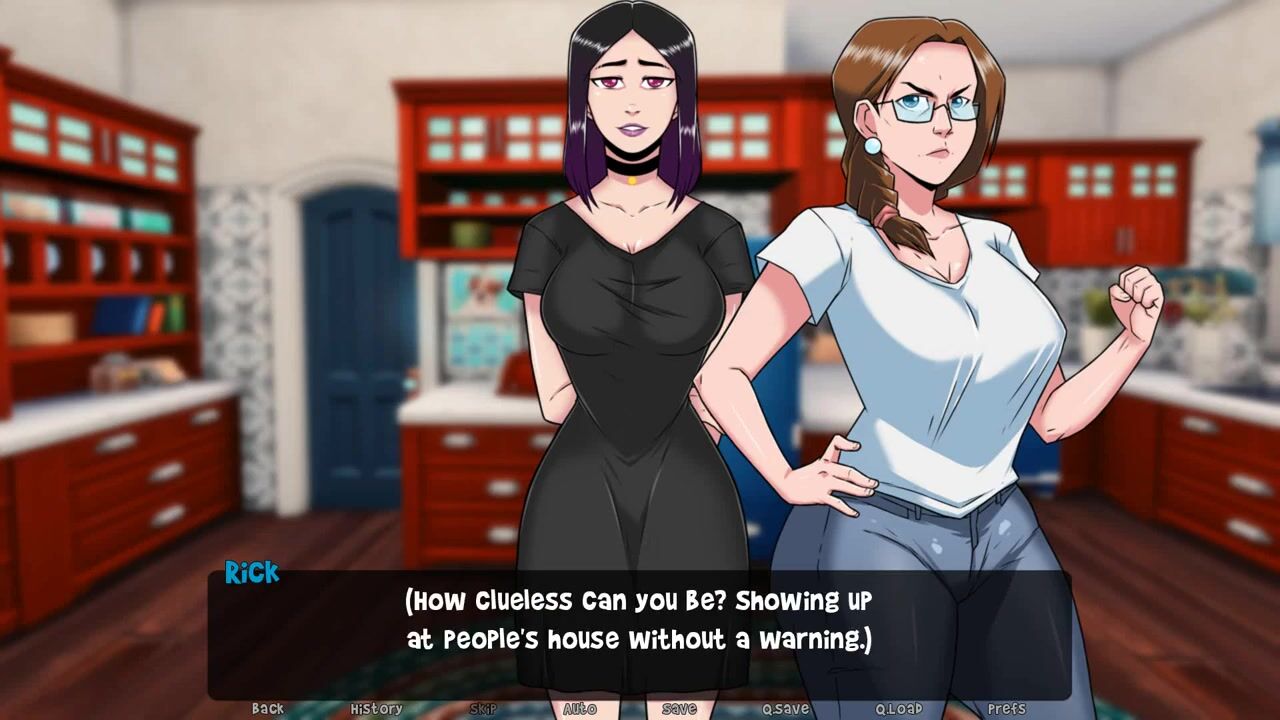The width and height of the screenshot is (1280, 720).
Task: Open the Prefs settings screen
Action: coord(1006,709)
